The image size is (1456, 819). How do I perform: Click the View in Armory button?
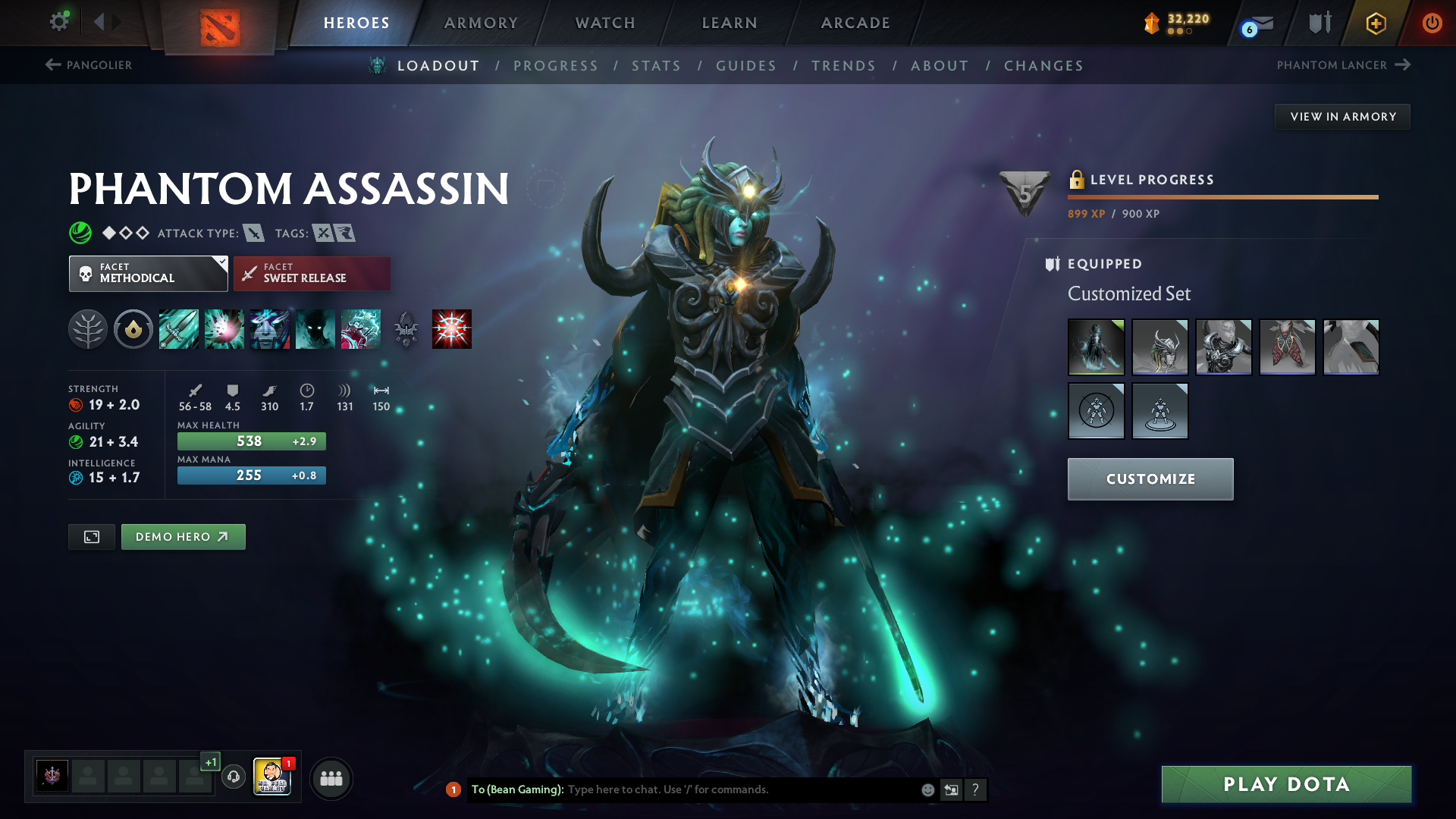click(1342, 117)
